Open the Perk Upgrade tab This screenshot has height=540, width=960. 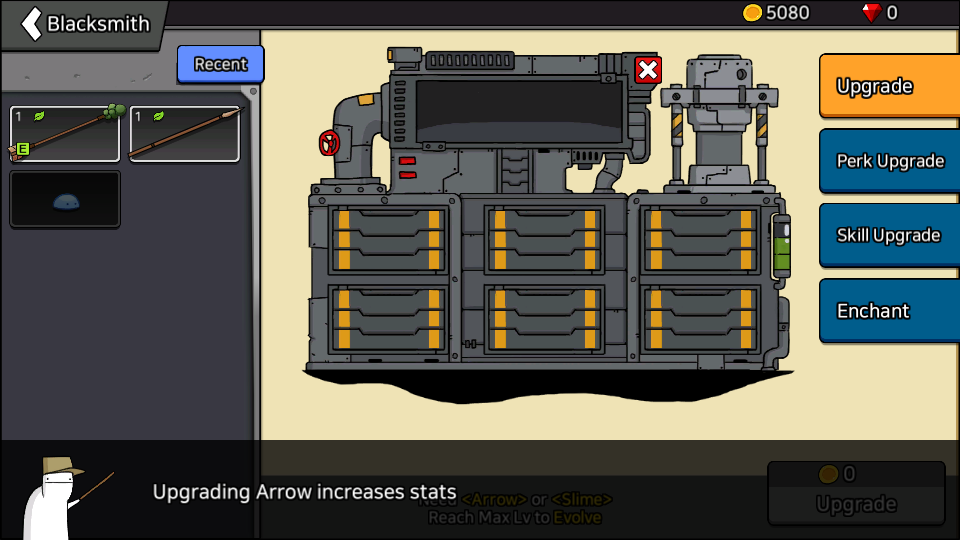coord(888,161)
